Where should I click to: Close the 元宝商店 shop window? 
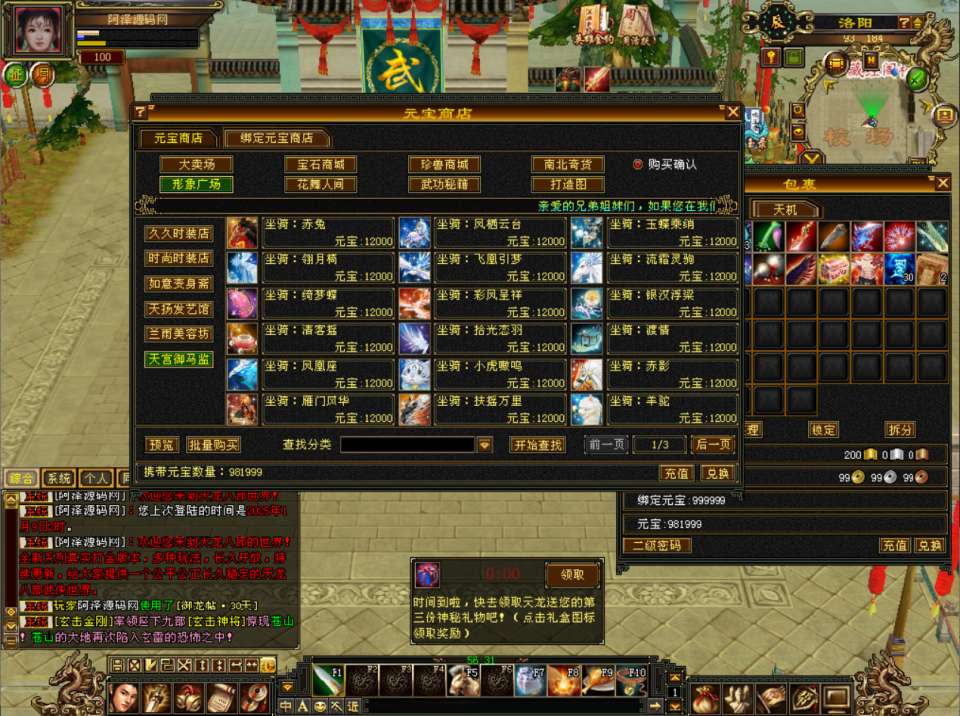click(x=733, y=112)
